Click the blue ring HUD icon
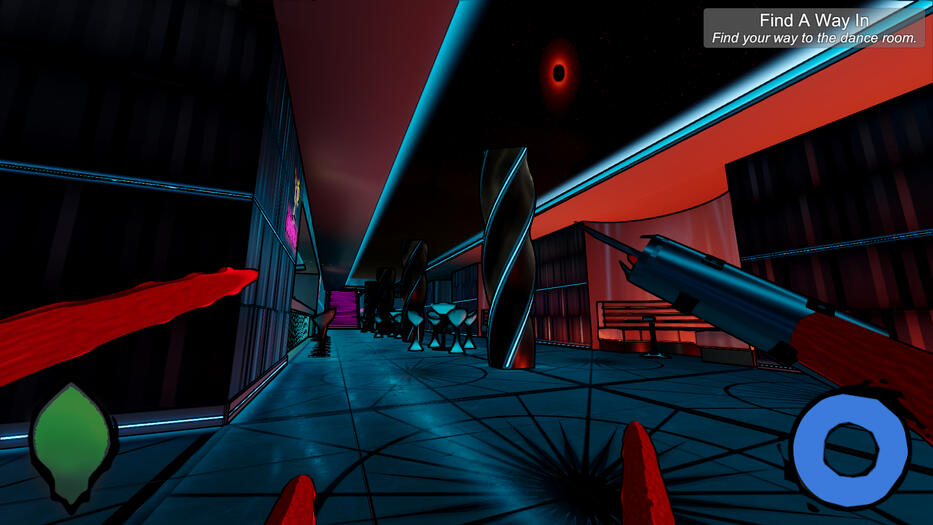Viewport: 933px width, 525px height. 849,444
